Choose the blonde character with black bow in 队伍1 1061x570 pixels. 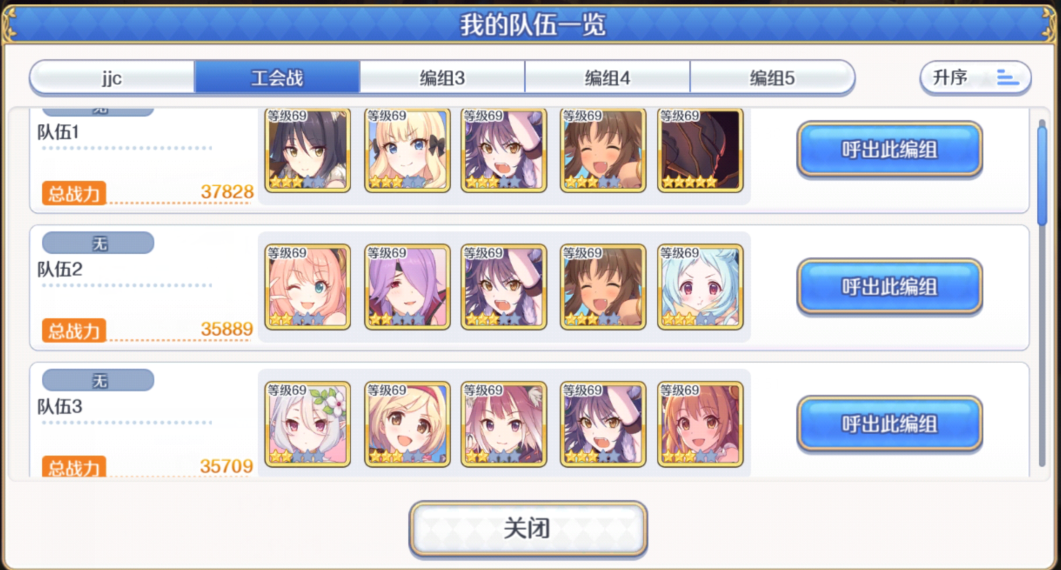click(406, 150)
